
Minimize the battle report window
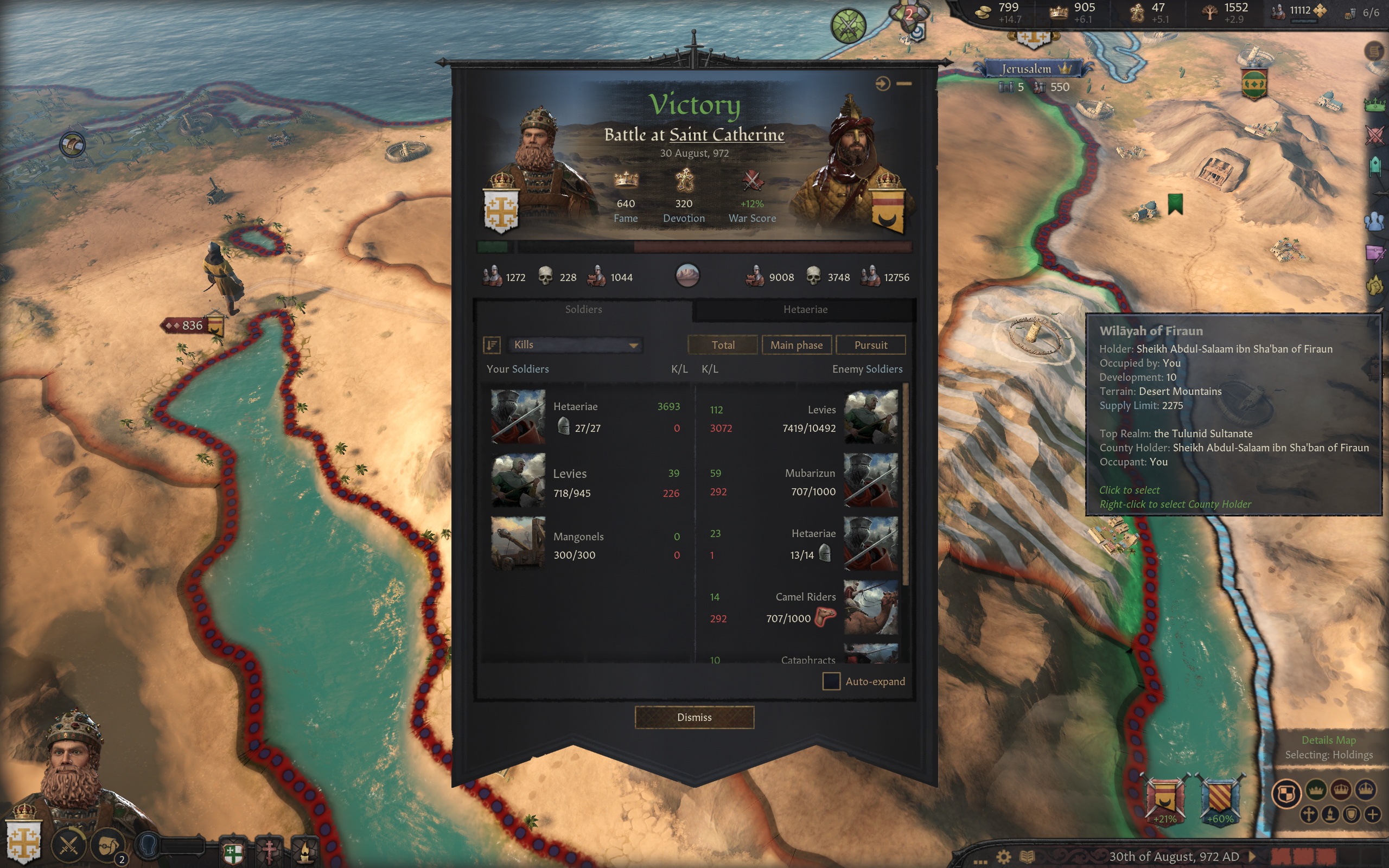coord(904,84)
